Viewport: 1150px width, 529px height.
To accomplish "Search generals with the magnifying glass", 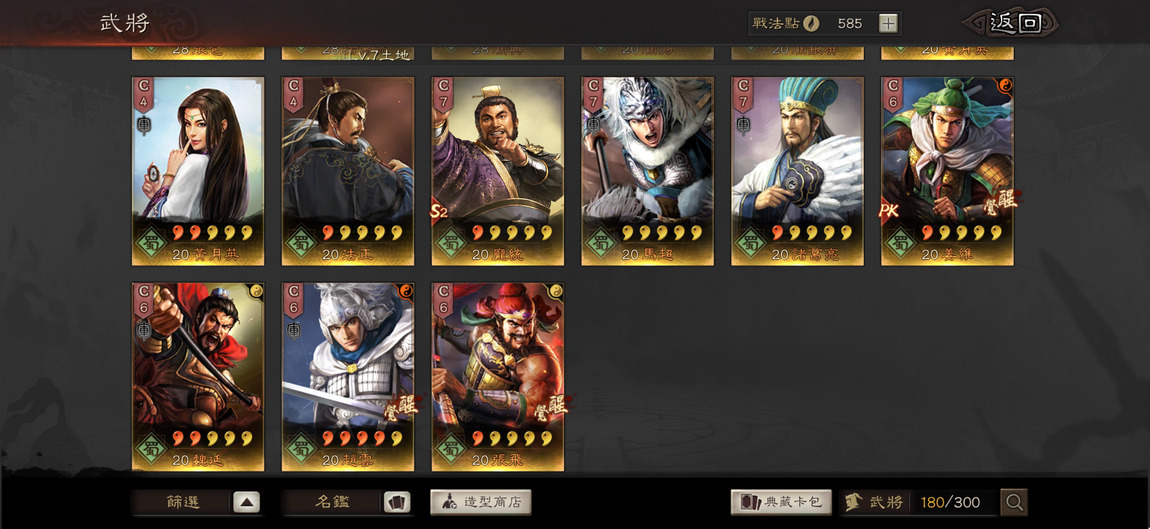I will coord(1014,502).
